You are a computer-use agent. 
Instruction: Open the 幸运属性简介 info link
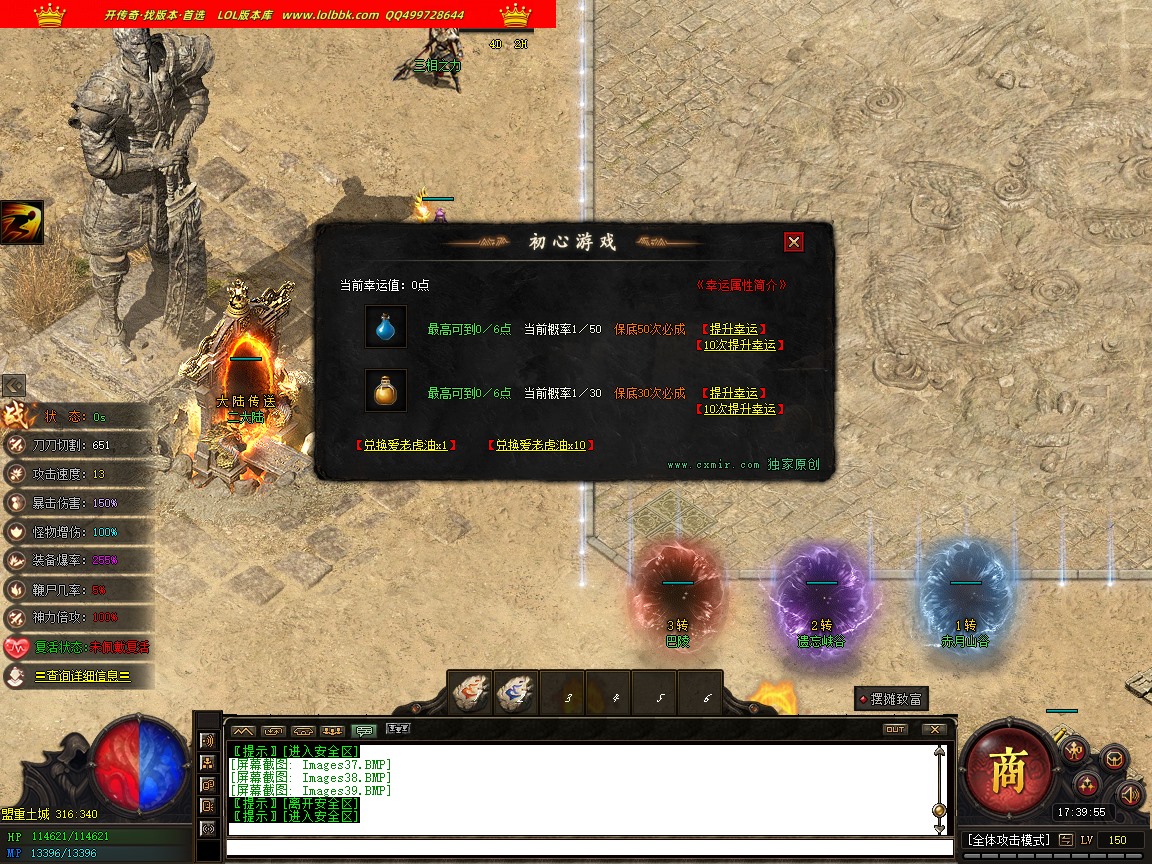[741, 285]
